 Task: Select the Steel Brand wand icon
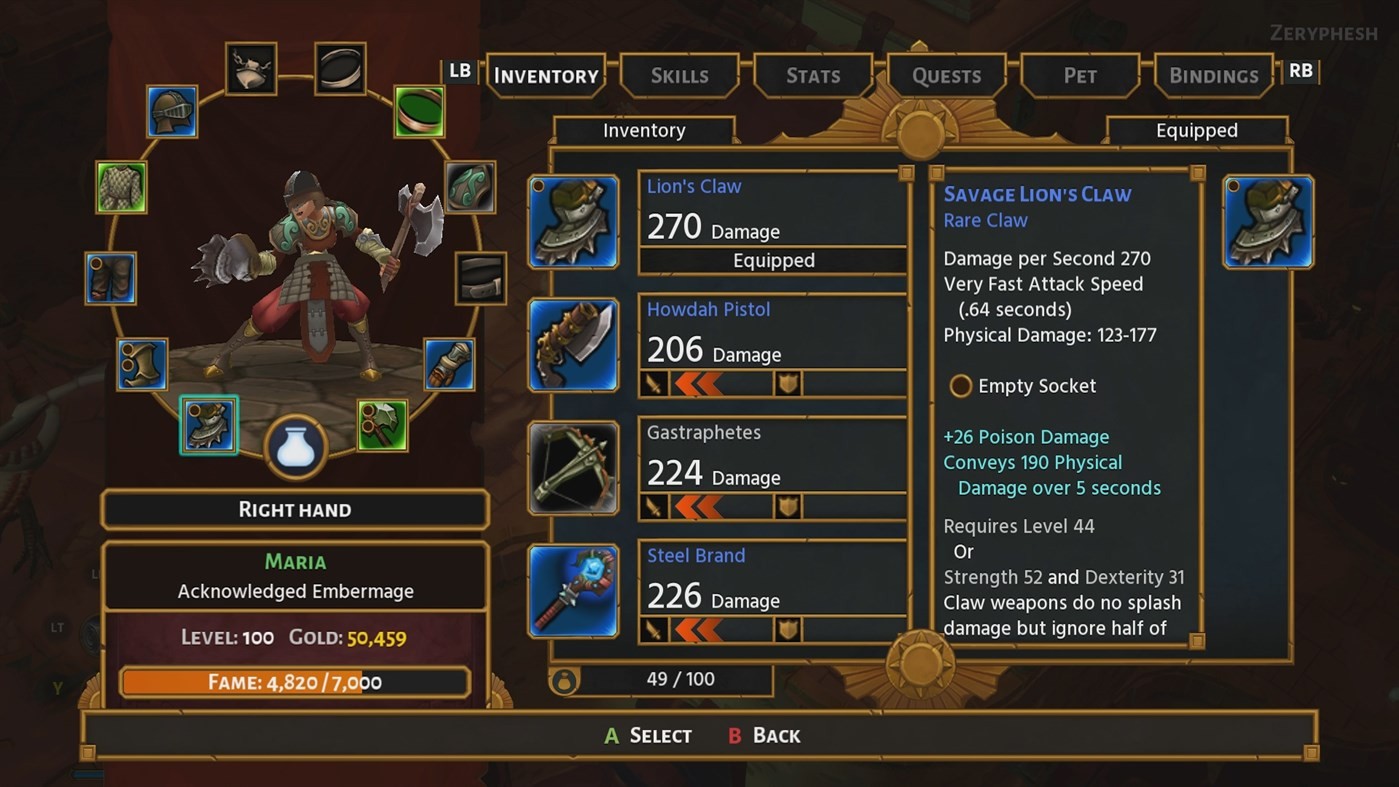point(572,590)
